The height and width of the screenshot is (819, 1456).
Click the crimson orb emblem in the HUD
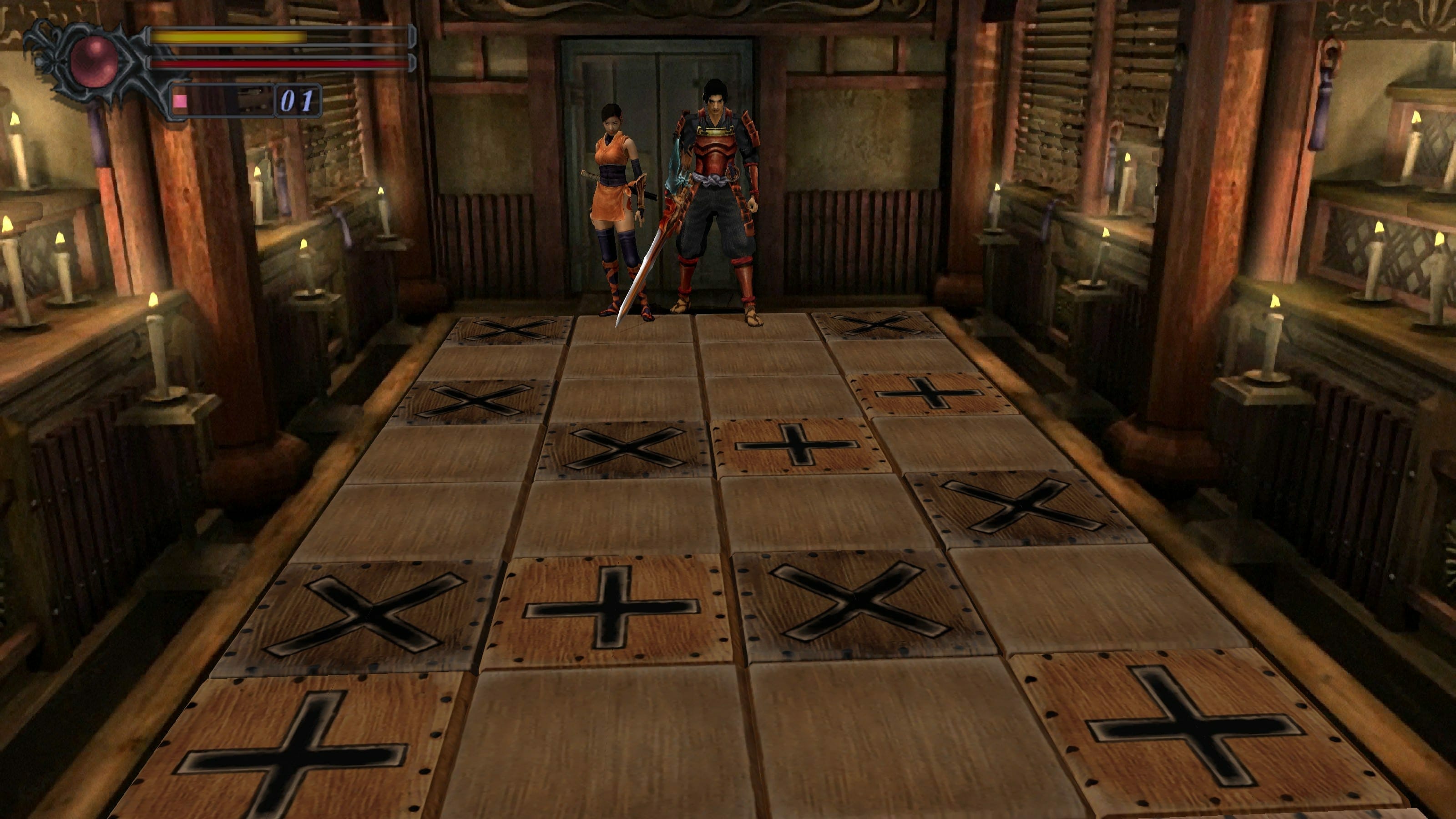(x=94, y=61)
